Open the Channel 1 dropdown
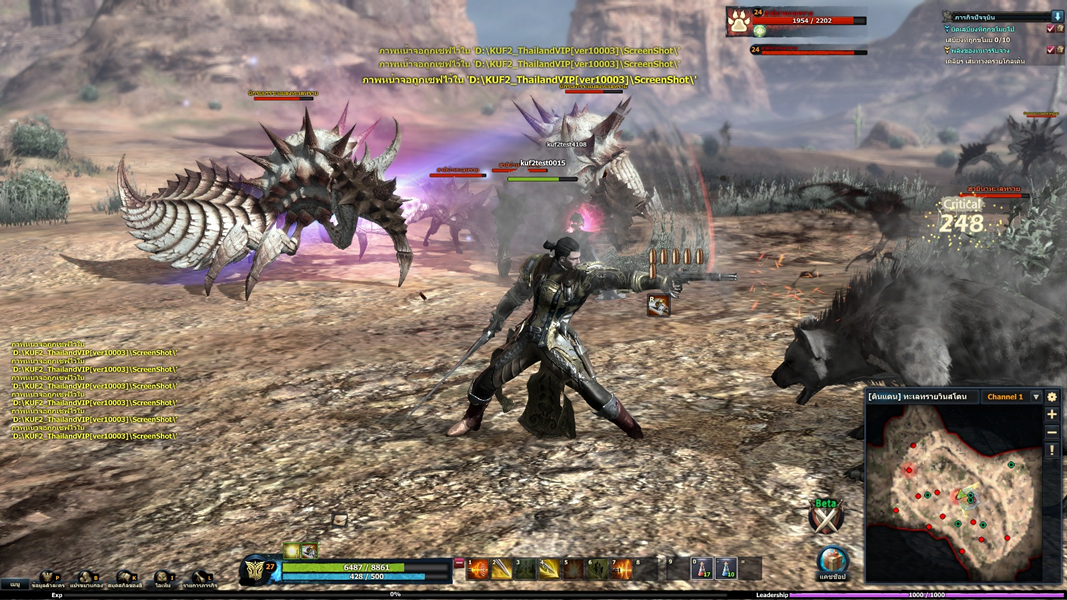 tap(1036, 397)
